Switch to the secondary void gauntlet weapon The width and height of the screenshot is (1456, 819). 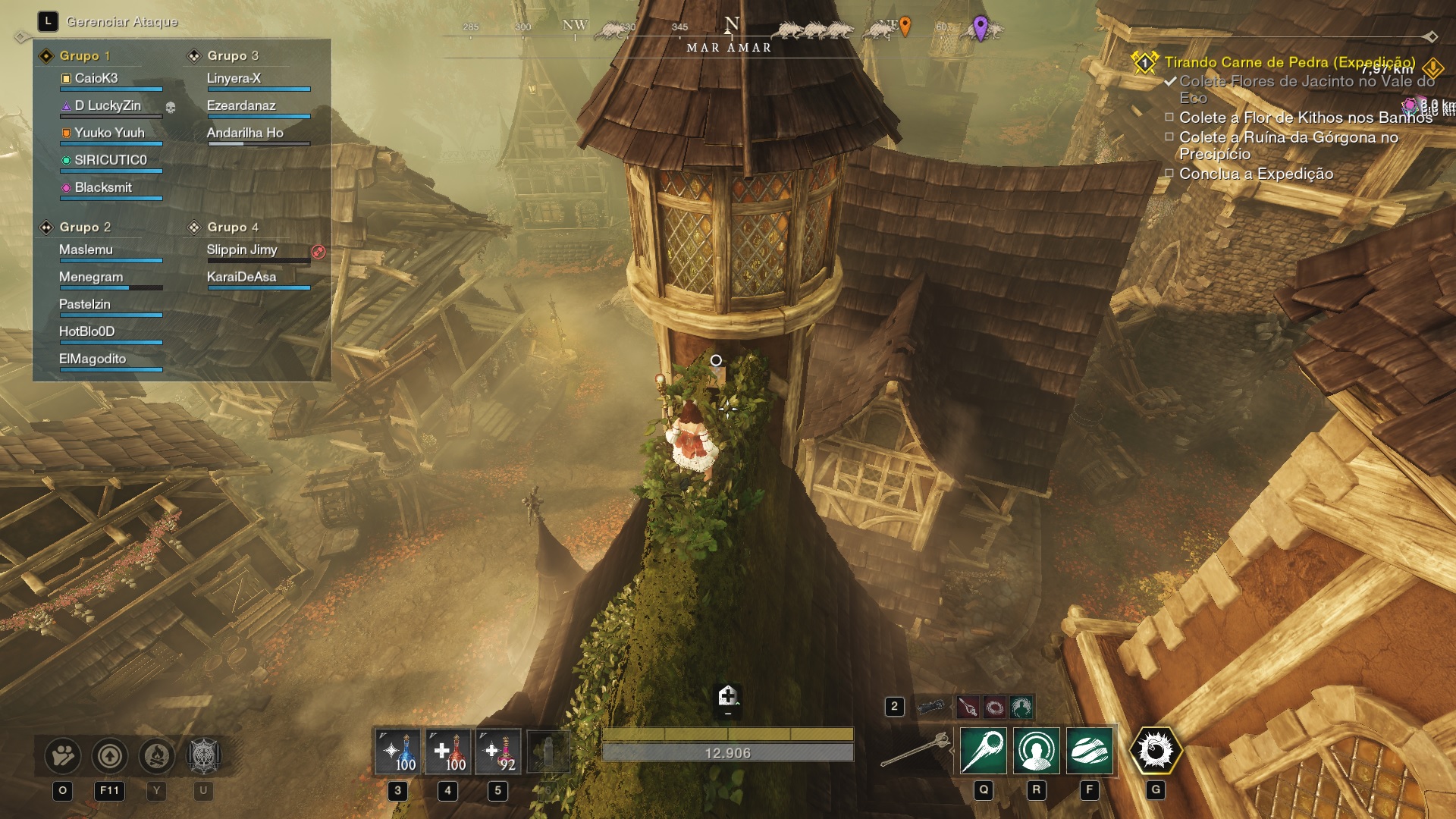931,708
